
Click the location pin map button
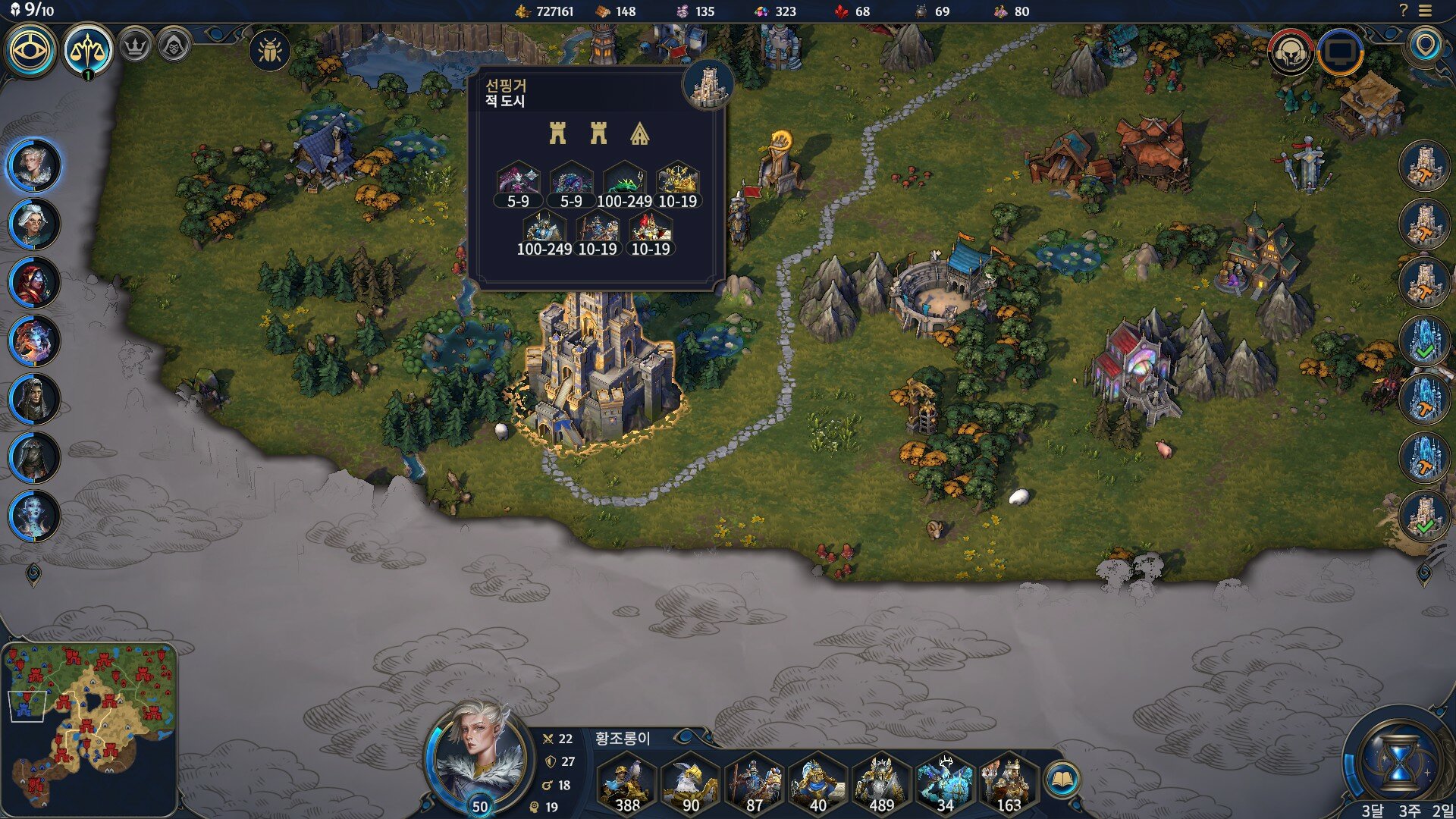point(1426,47)
